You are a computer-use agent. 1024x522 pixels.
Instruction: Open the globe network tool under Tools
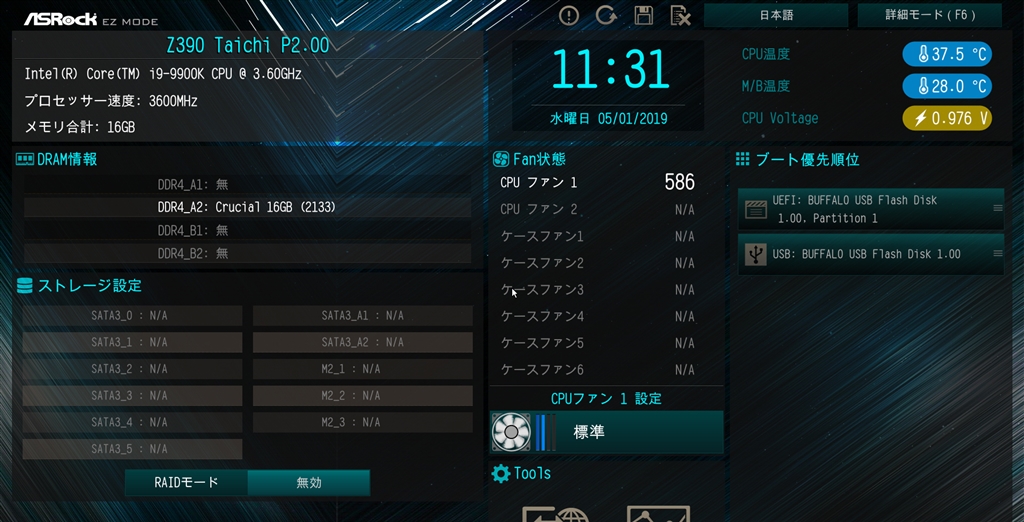point(557,512)
